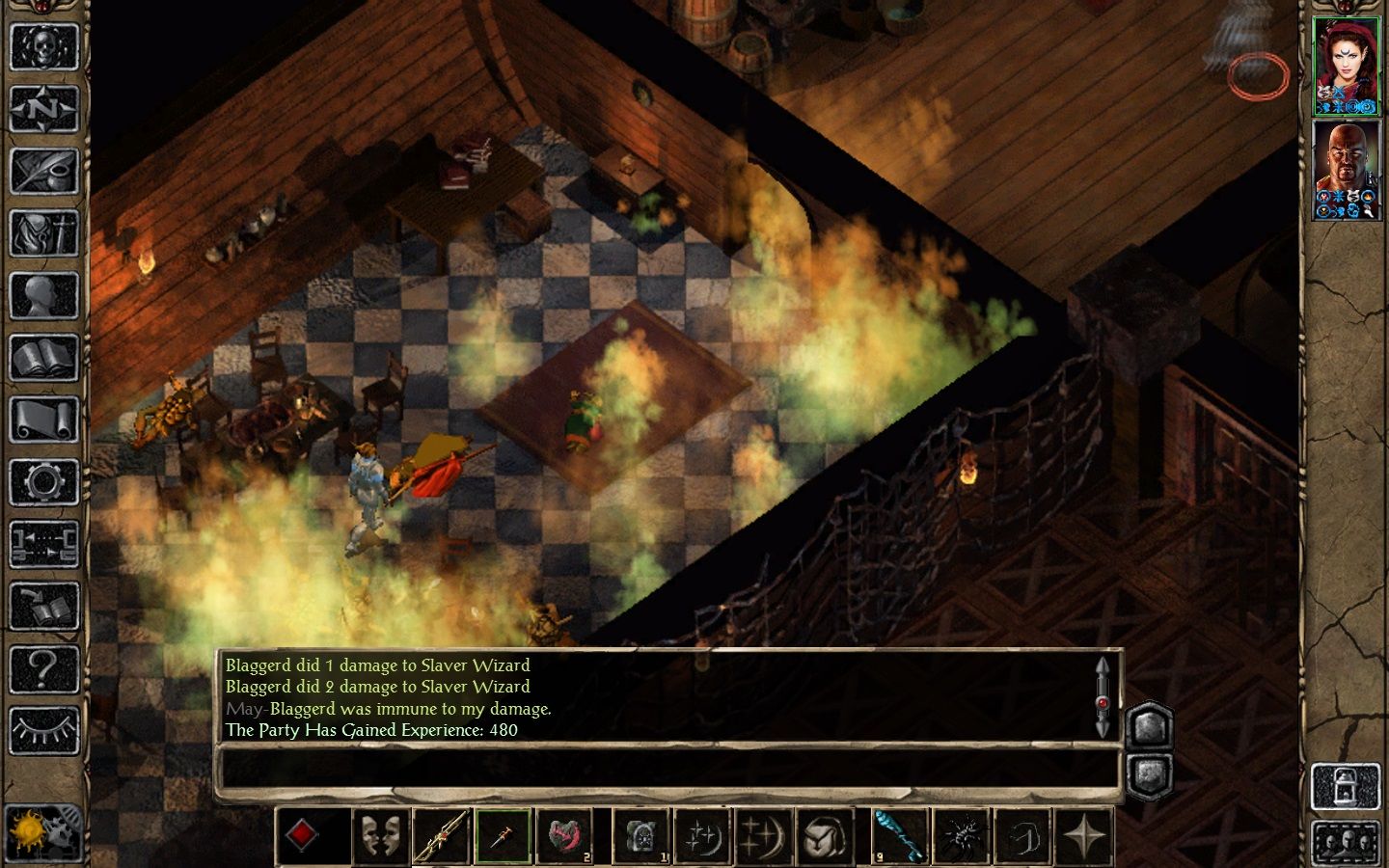Select the bald bearded man portrait

(x=1347, y=171)
